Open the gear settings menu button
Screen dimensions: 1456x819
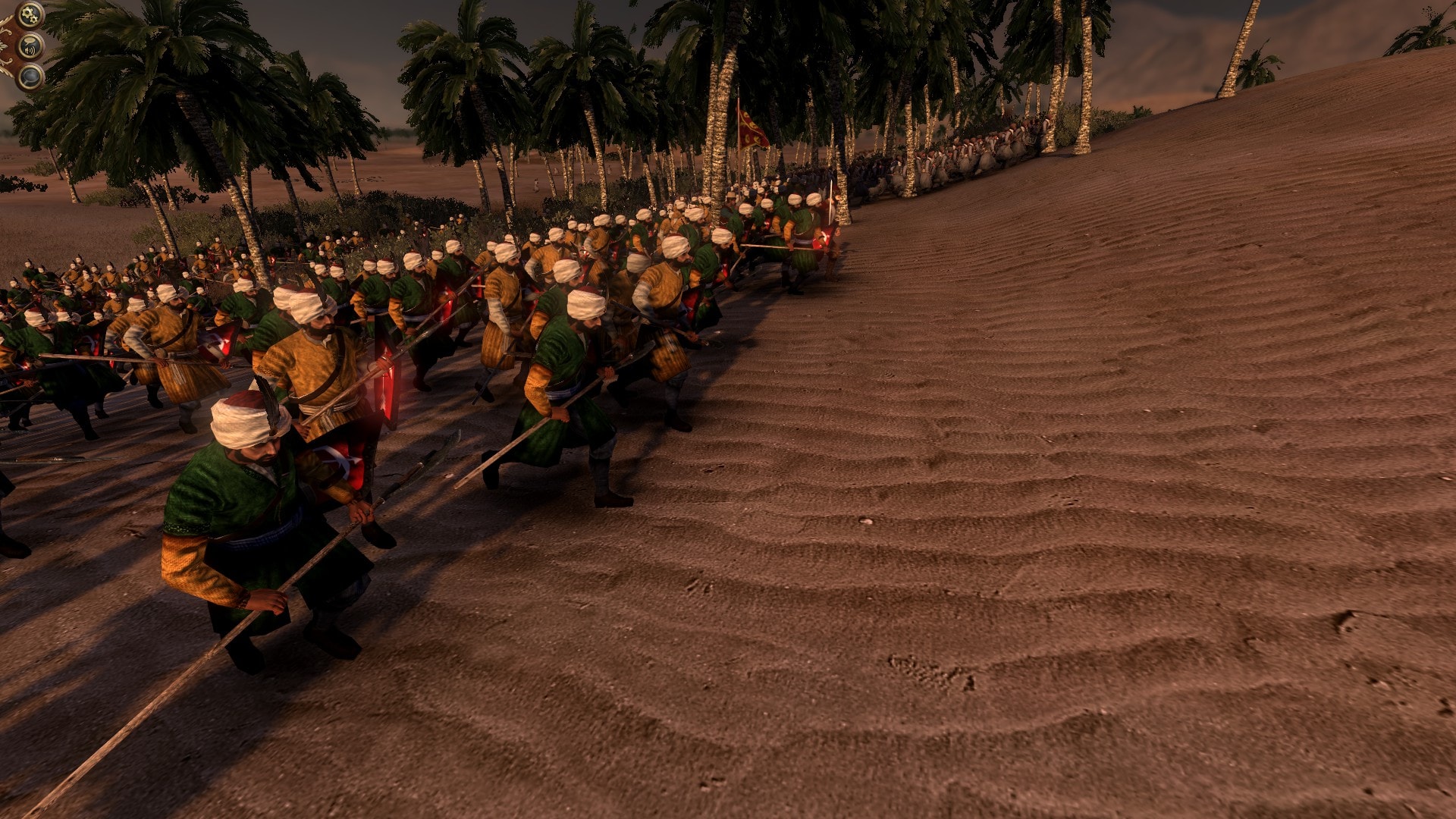(30, 14)
